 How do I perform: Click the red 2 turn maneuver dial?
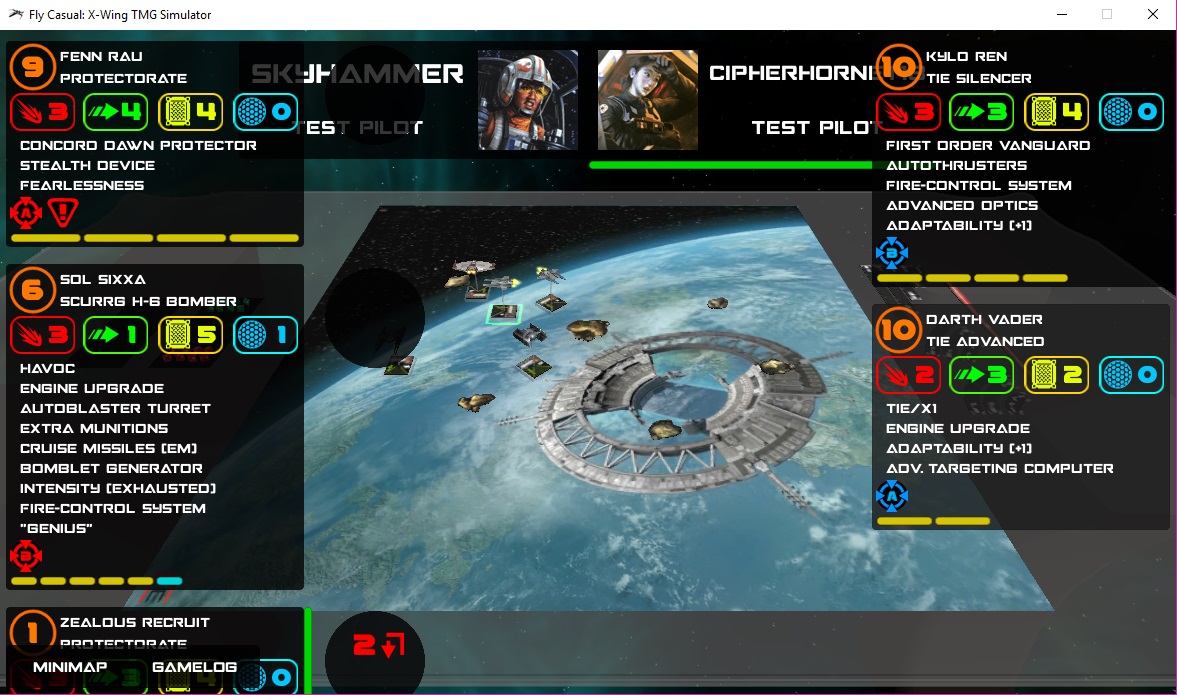pyautogui.click(x=376, y=647)
